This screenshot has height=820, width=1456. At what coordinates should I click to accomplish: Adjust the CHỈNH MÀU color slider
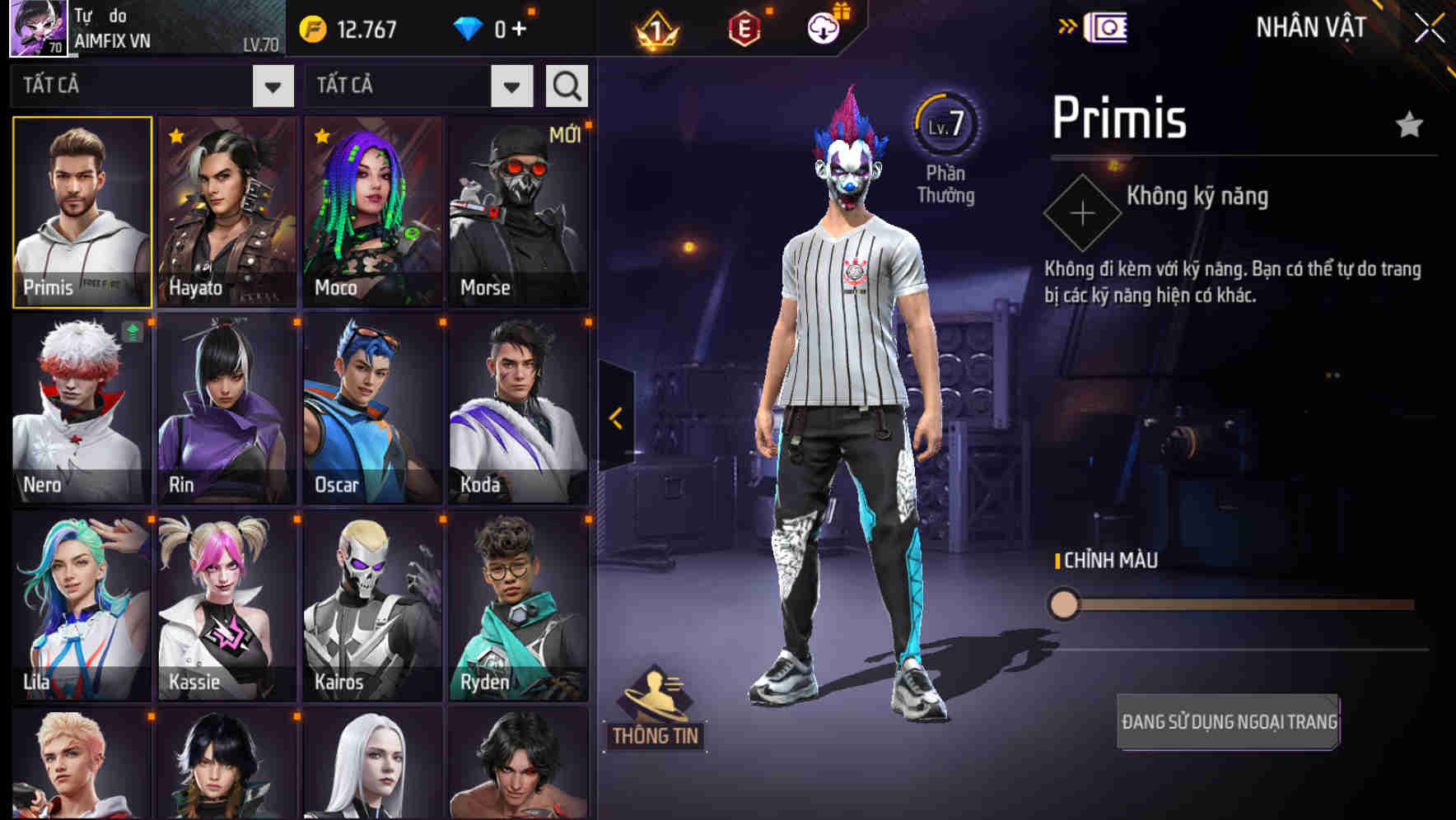pos(1066,604)
